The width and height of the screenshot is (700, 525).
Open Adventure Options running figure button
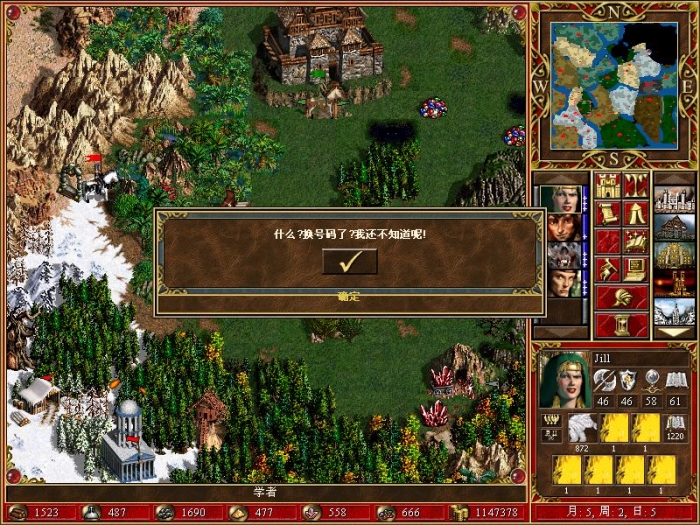tap(608, 269)
